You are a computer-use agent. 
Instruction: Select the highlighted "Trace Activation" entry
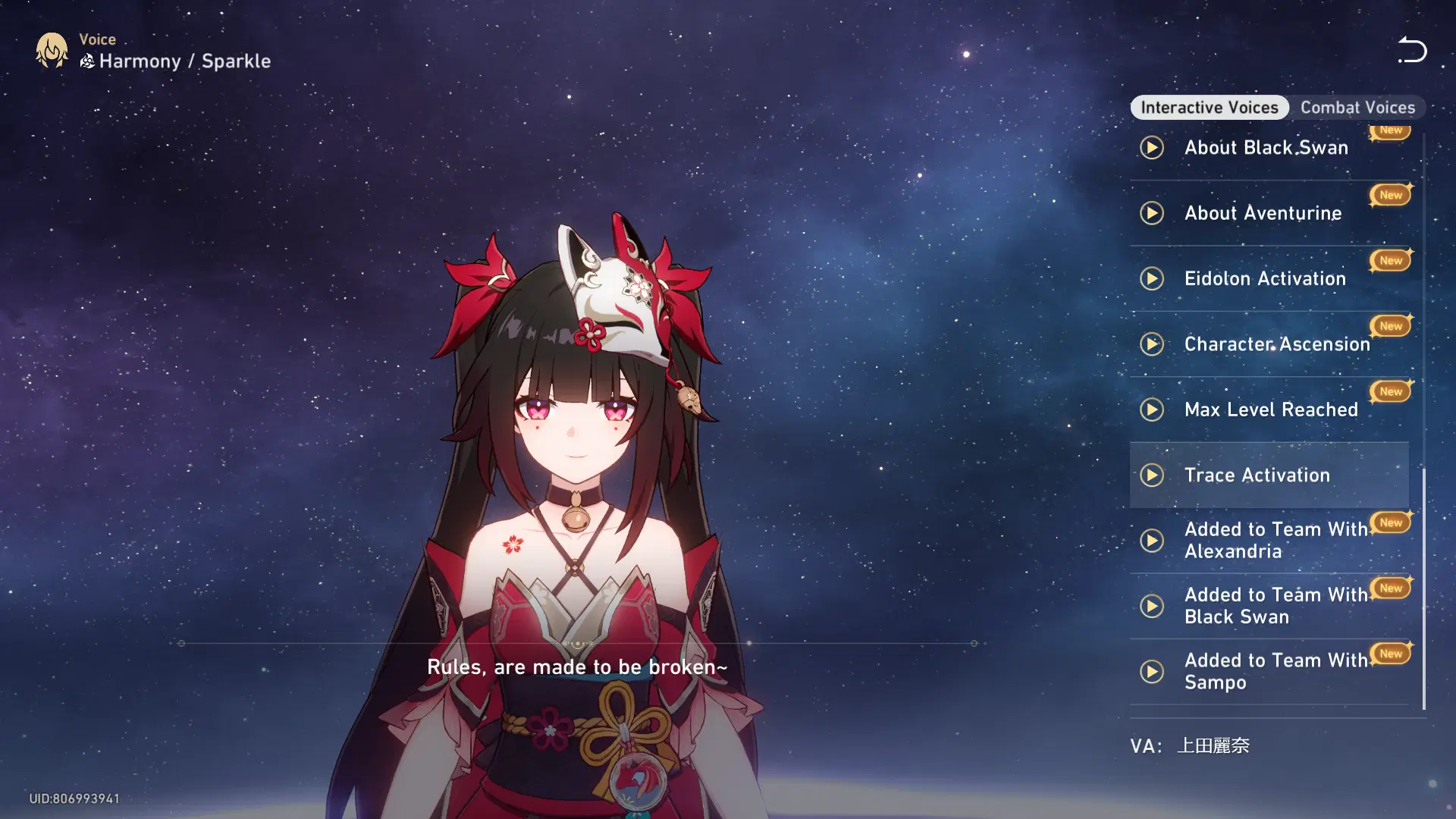[x=1269, y=475]
